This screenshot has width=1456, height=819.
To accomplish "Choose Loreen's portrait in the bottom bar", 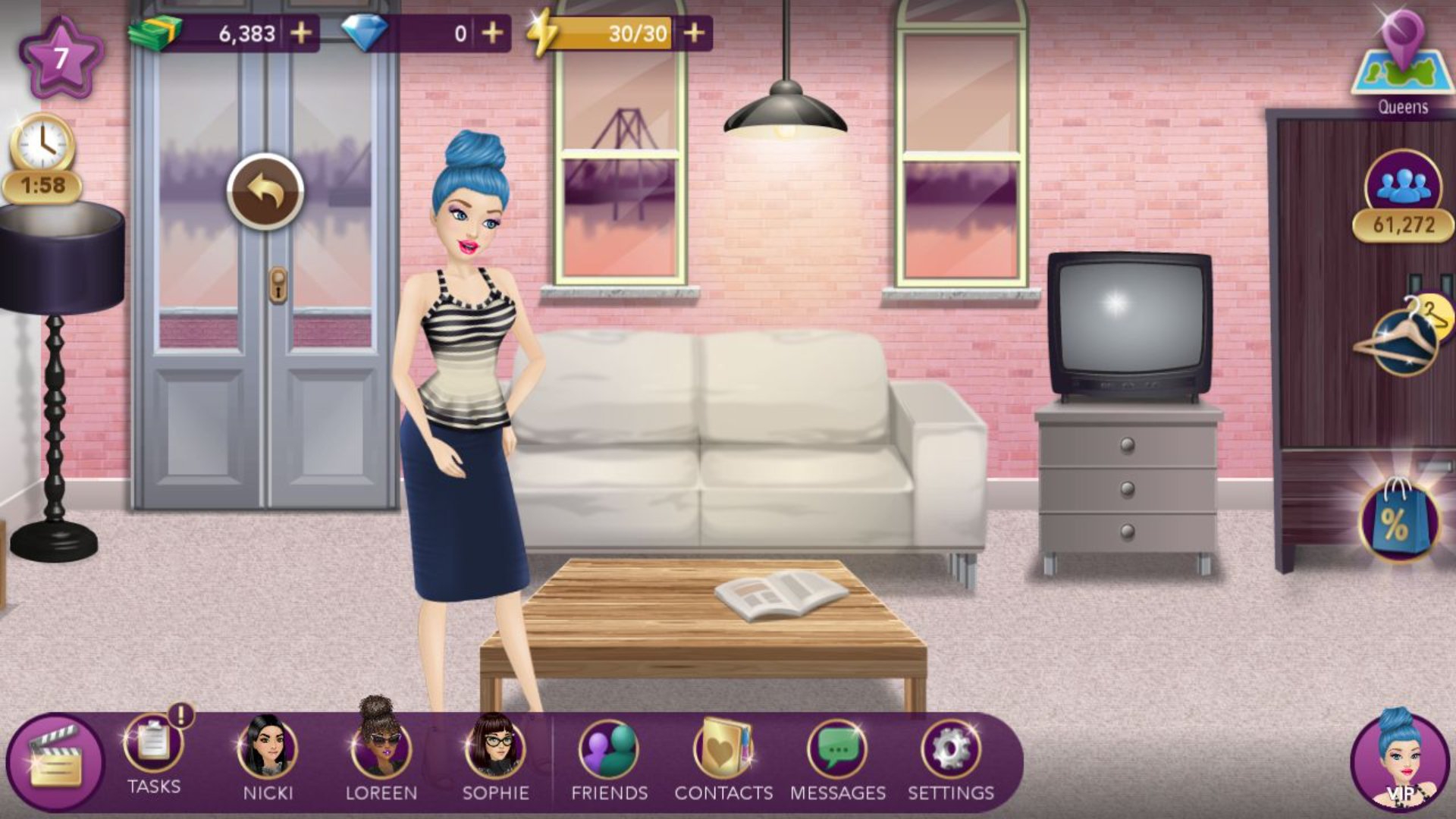I will (x=381, y=748).
